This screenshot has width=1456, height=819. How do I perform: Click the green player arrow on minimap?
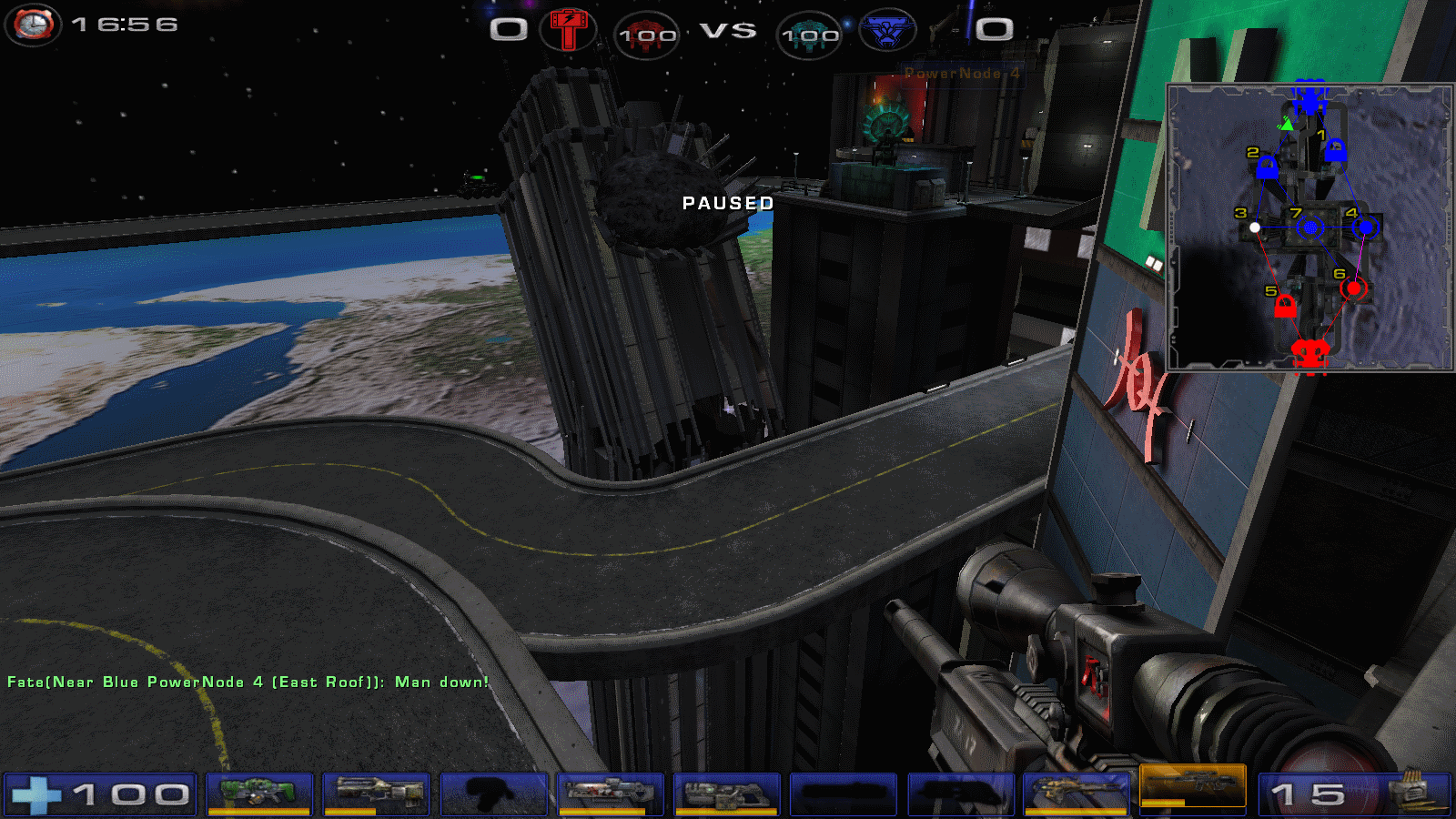click(x=1287, y=123)
